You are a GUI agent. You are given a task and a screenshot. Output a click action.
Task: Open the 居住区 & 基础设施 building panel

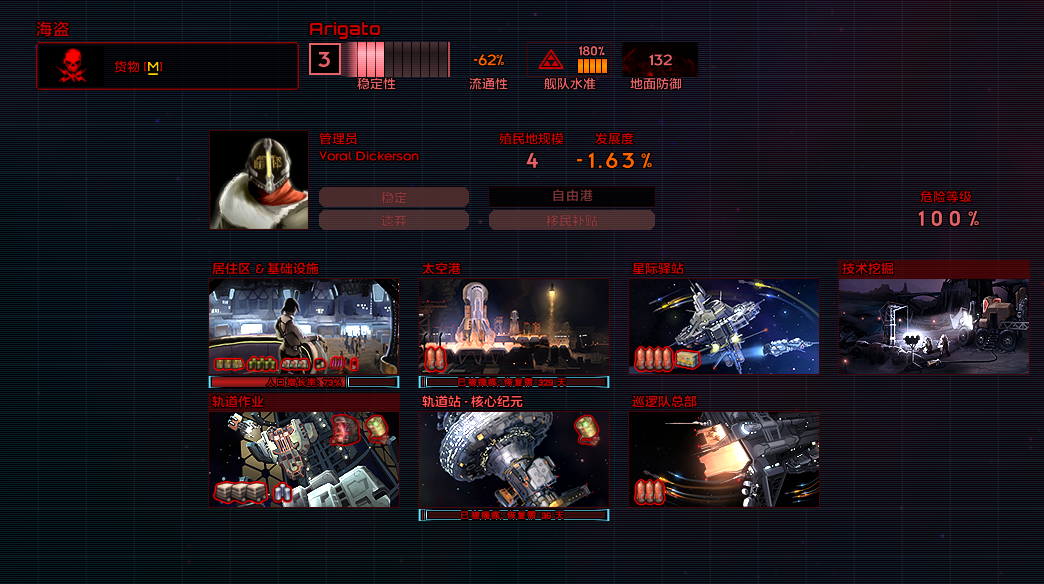pos(304,326)
